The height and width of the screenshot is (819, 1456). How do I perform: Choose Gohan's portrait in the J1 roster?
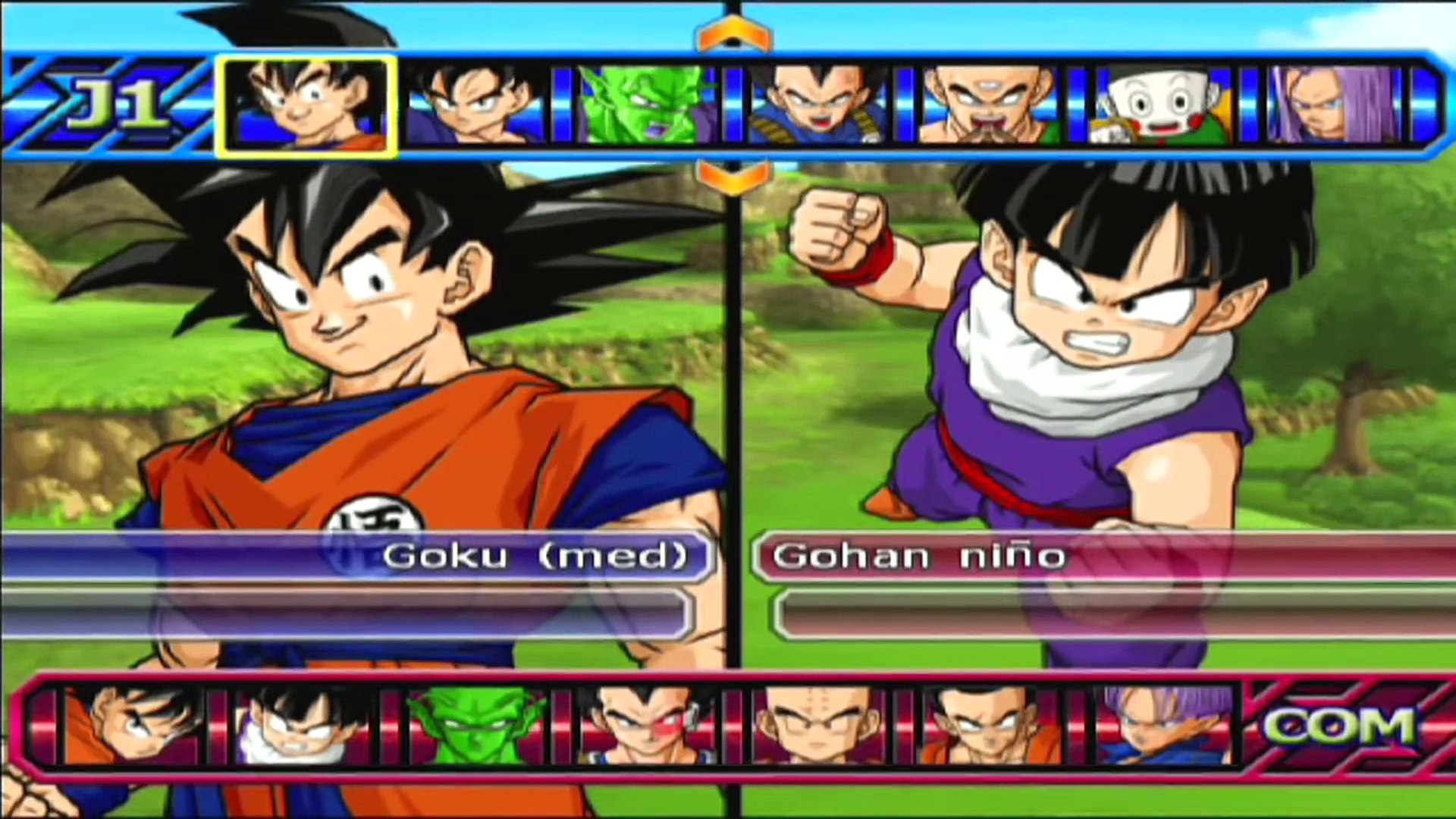click(476, 105)
